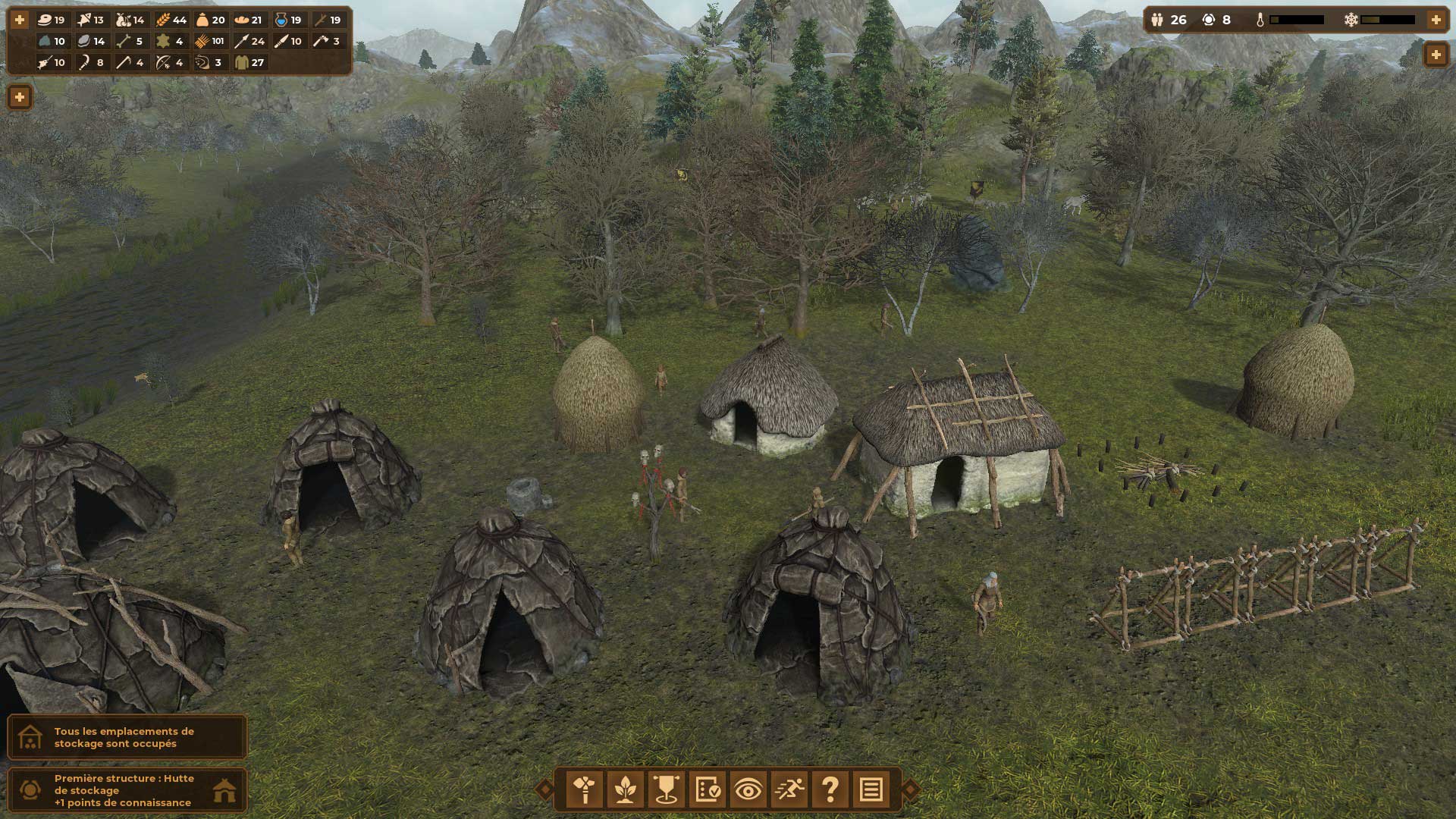Open the storage spaces occupied notification
1456x819 pixels.
(x=127, y=737)
